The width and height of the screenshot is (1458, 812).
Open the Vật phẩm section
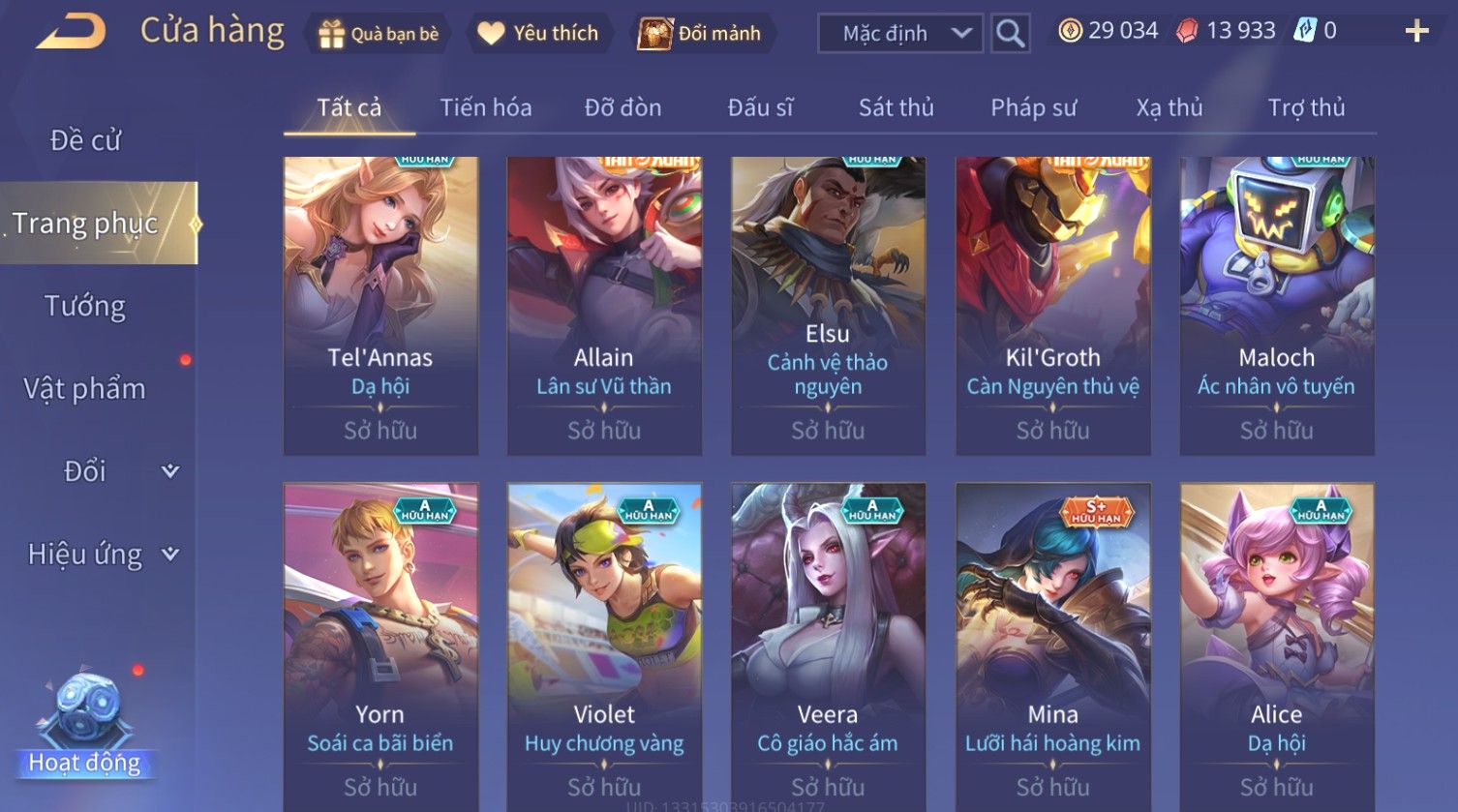coord(85,389)
